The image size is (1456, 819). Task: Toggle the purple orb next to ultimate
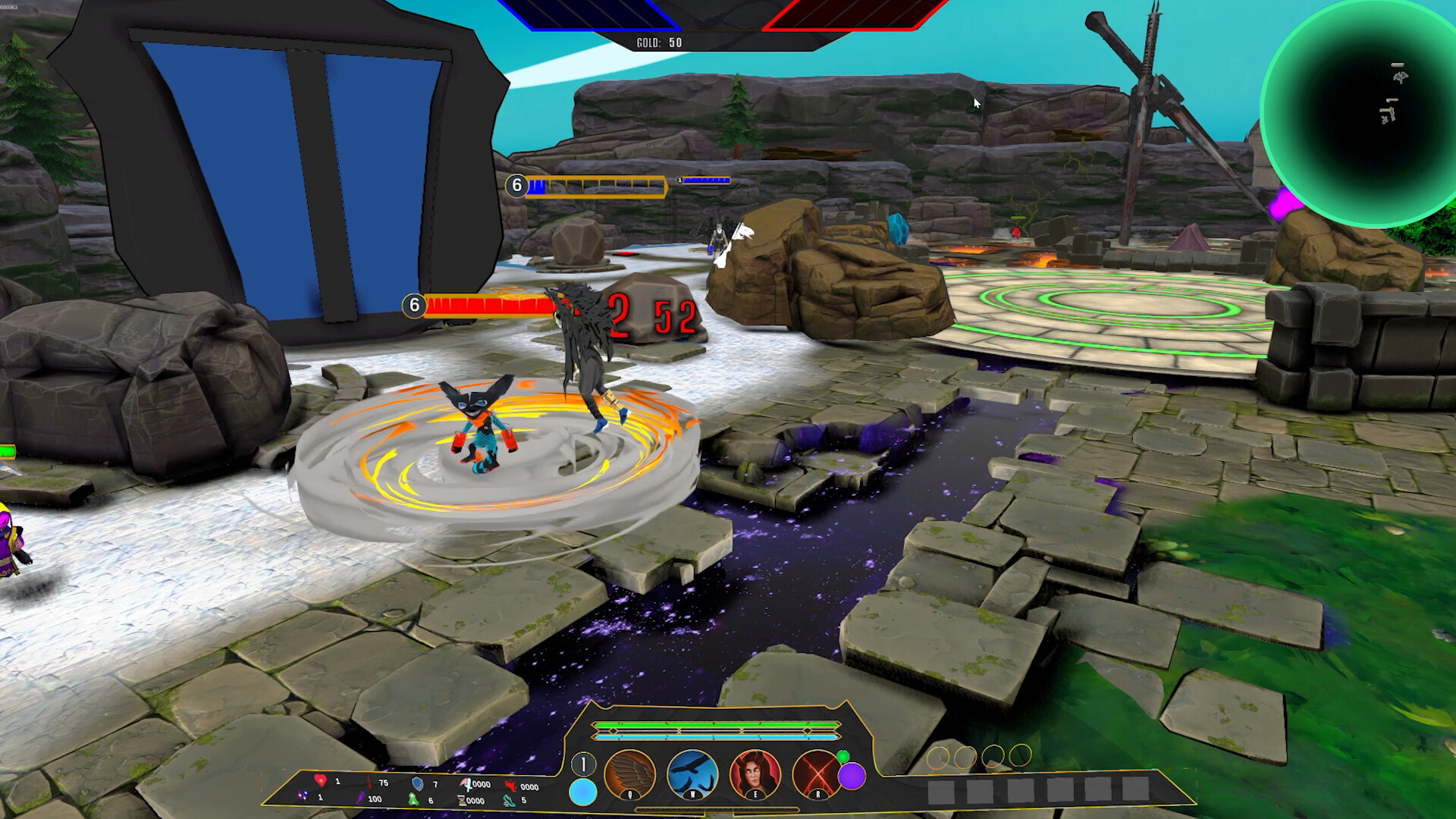pyautogui.click(x=852, y=776)
